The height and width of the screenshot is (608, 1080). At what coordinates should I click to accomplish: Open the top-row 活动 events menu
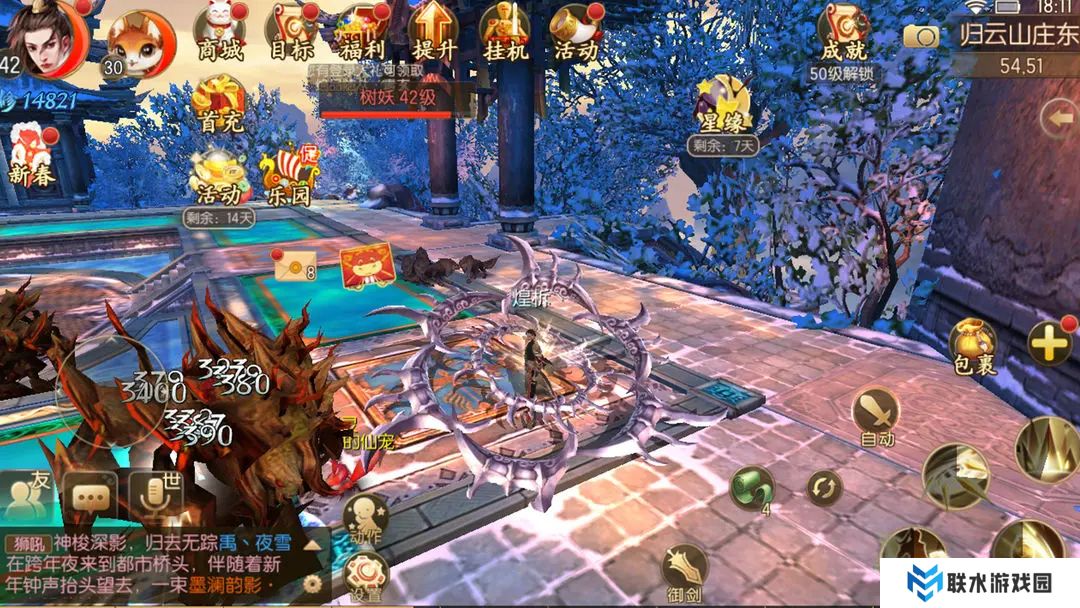[576, 32]
